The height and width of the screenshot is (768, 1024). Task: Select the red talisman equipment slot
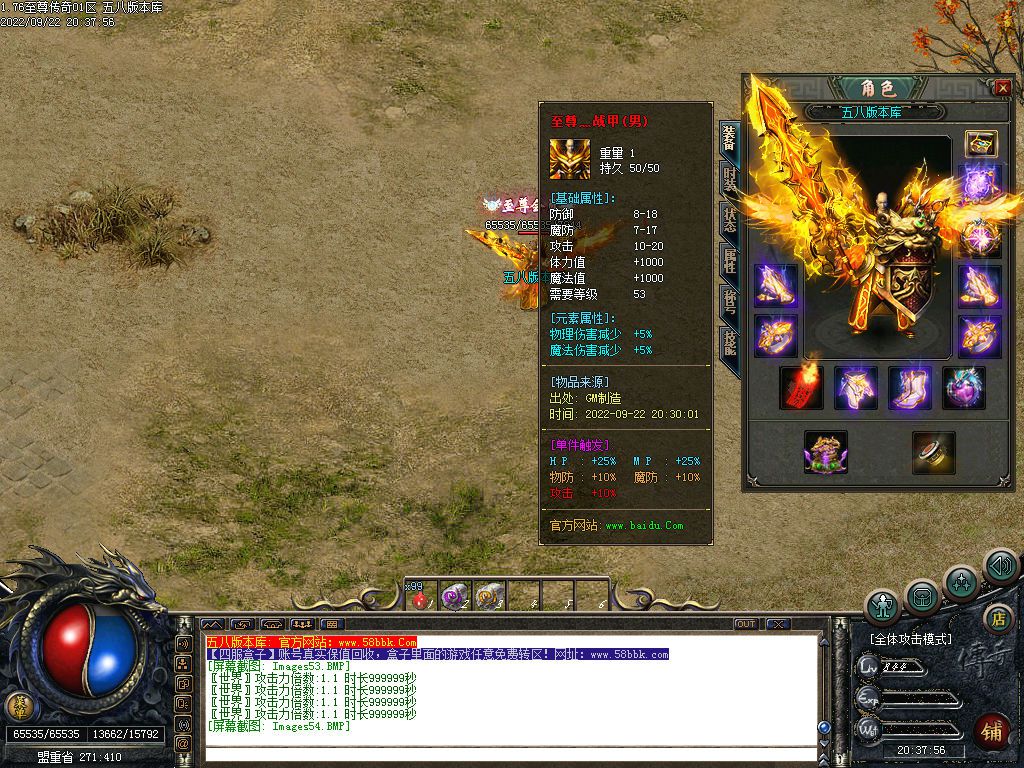click(x=802, y=388)
